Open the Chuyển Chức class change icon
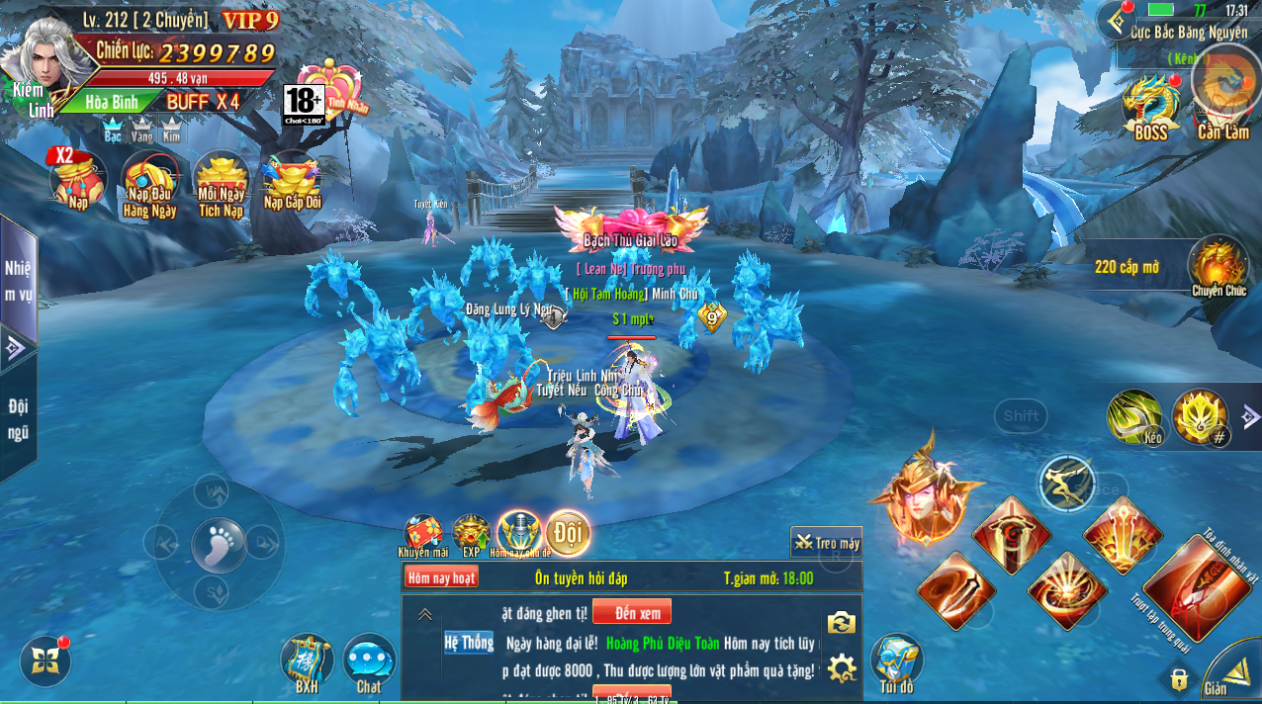The image size is (1262, 704). 1218,265
